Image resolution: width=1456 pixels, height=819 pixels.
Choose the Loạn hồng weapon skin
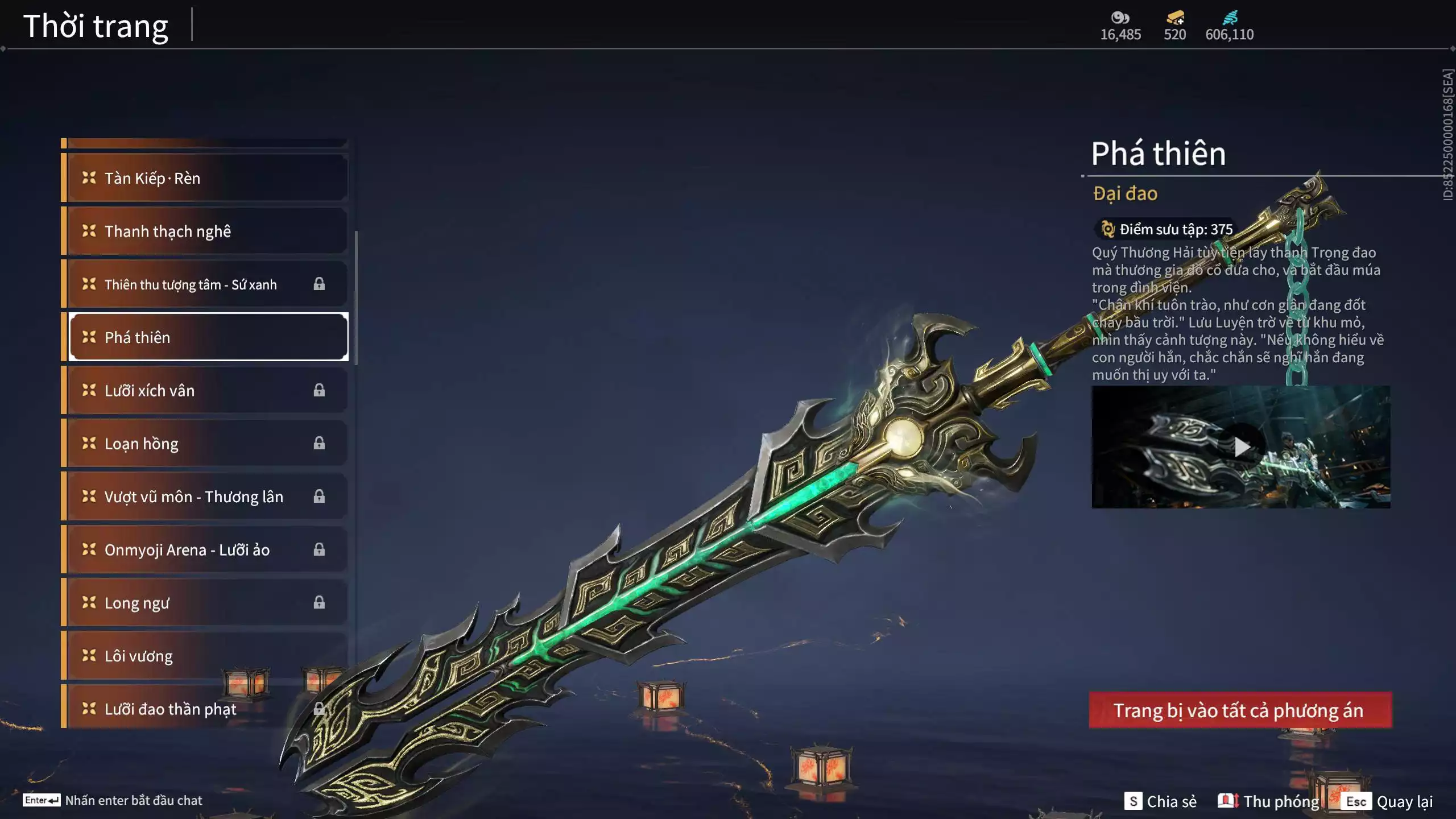point(205,443)
